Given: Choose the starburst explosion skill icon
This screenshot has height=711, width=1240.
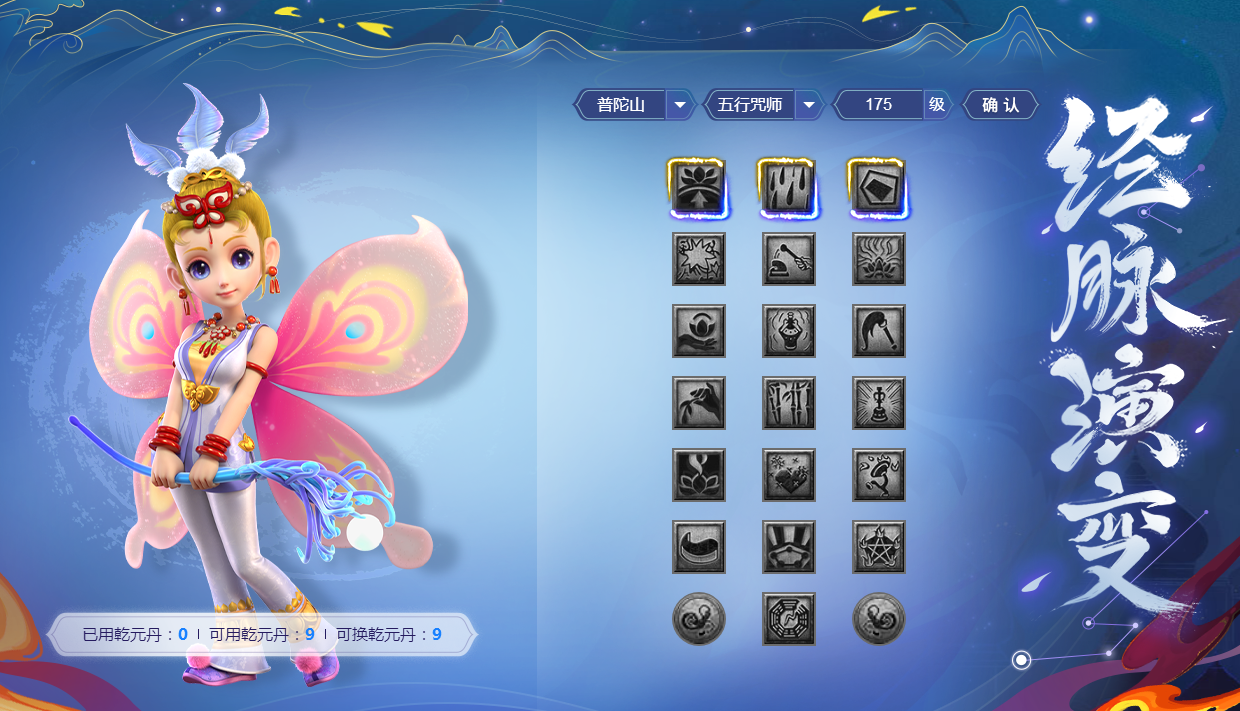Looking at the screenshot, I should (698, 259).
